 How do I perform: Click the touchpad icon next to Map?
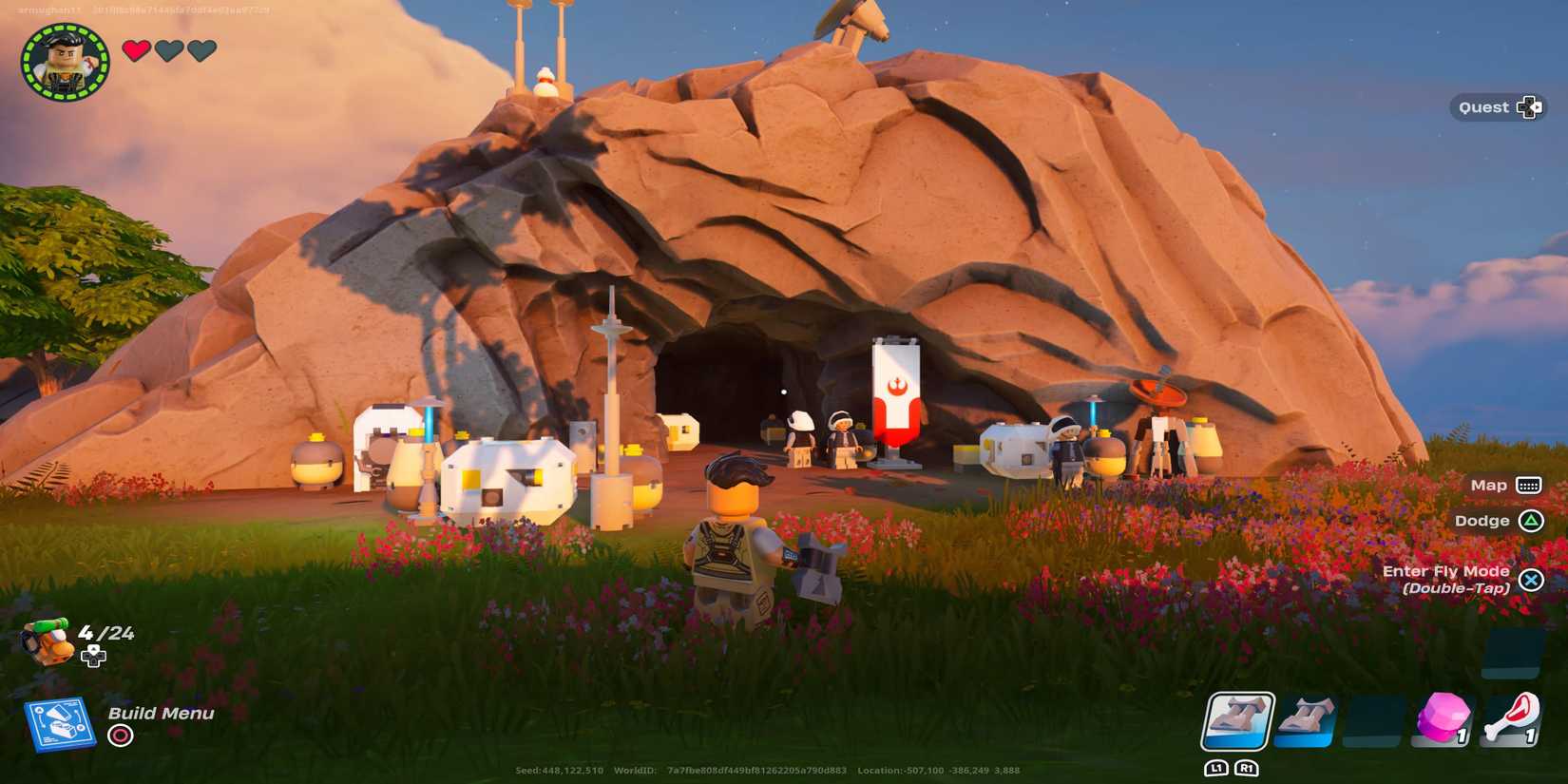click(x=1530, y=485)
